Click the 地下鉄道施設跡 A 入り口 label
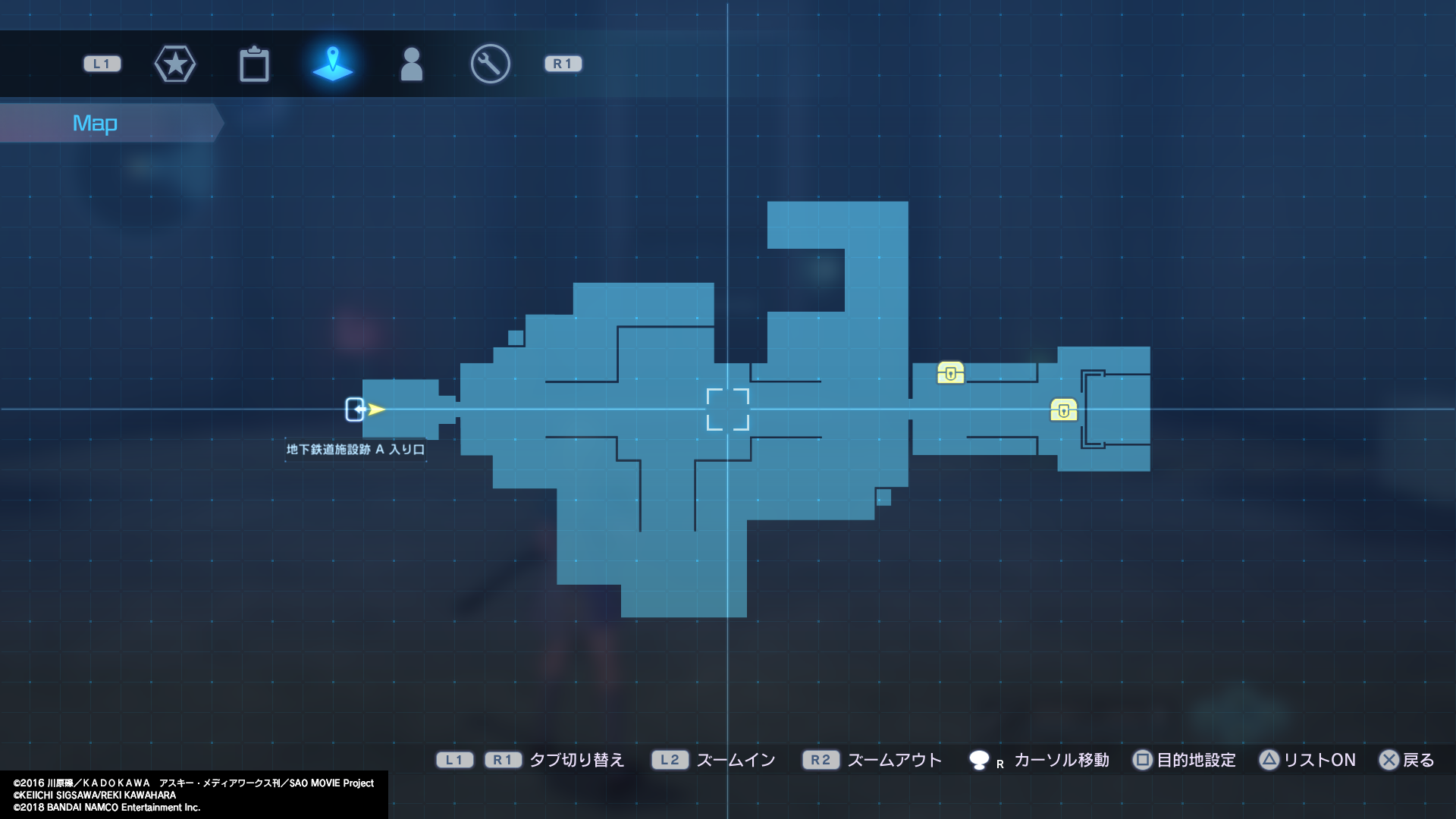 [356, 449]
